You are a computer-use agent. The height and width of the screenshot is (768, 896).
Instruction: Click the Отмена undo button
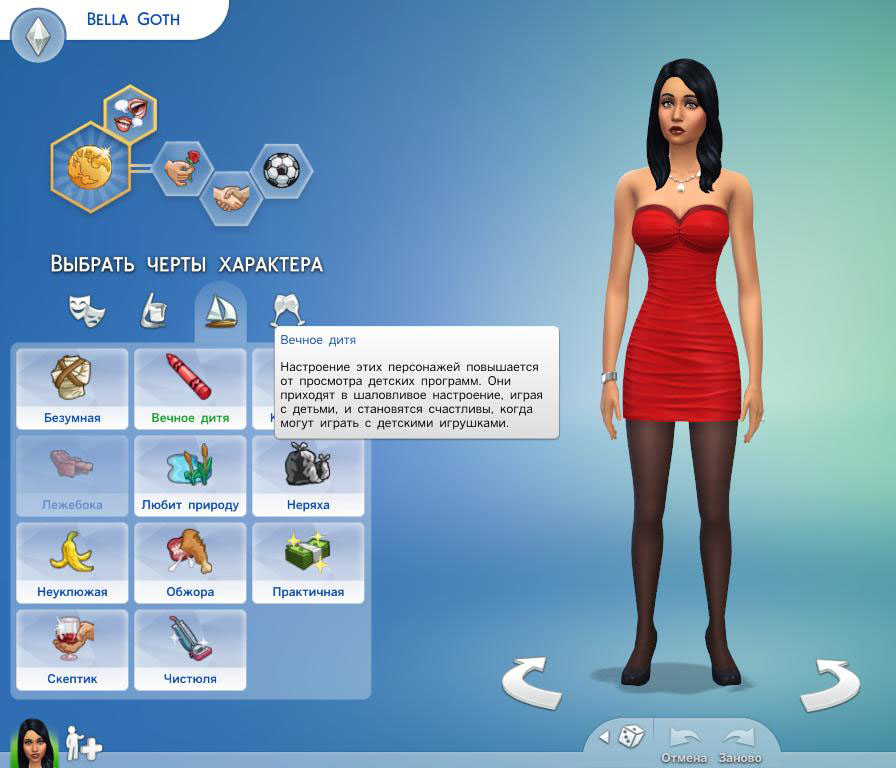click(684, 743)
